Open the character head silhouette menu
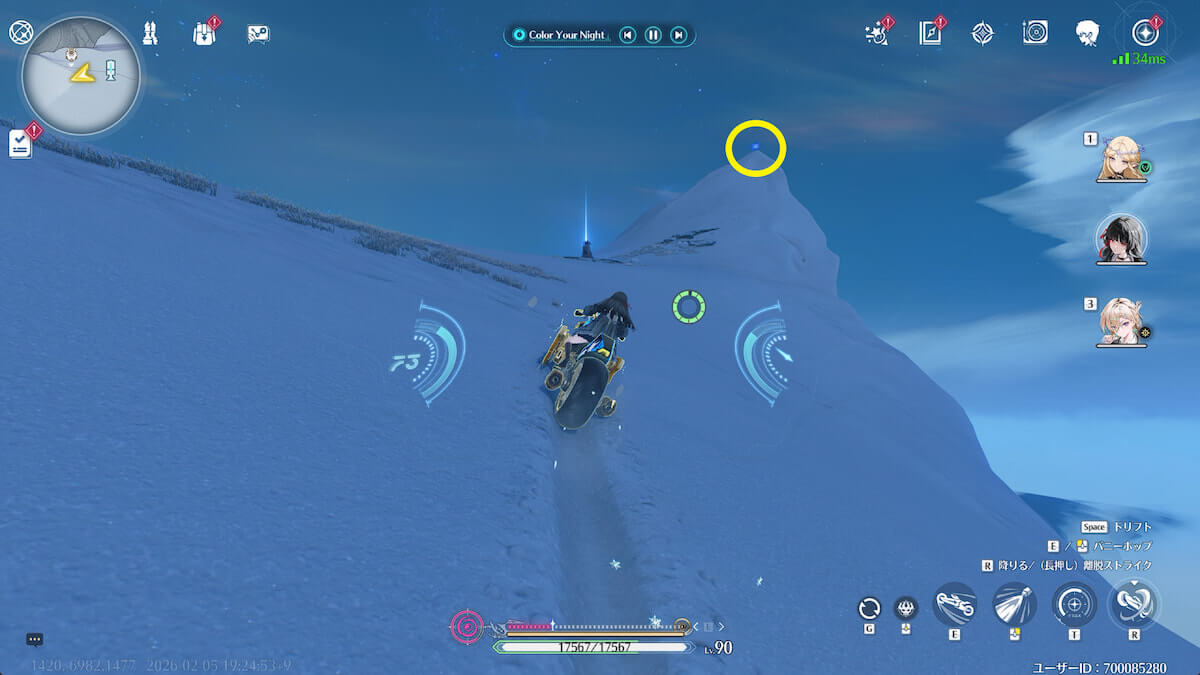This screenshot has height=675, width=1200. 1088,33
